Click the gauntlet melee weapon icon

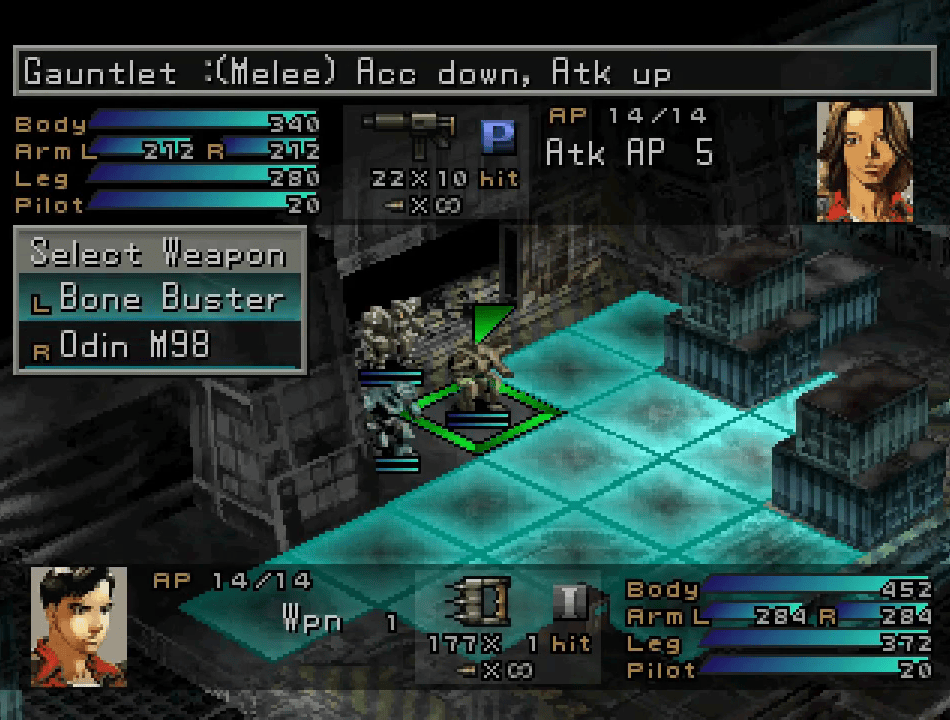[x=482, y=601]
